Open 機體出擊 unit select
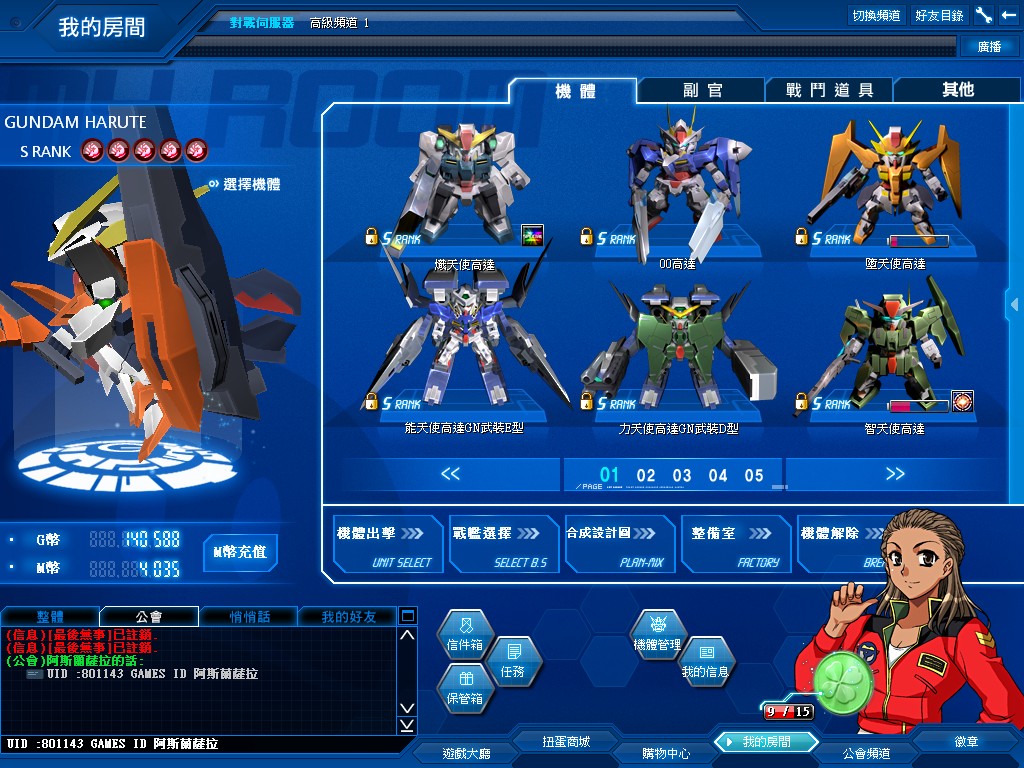The width and height of the screenshot is (1024, 768). point(388,544)
